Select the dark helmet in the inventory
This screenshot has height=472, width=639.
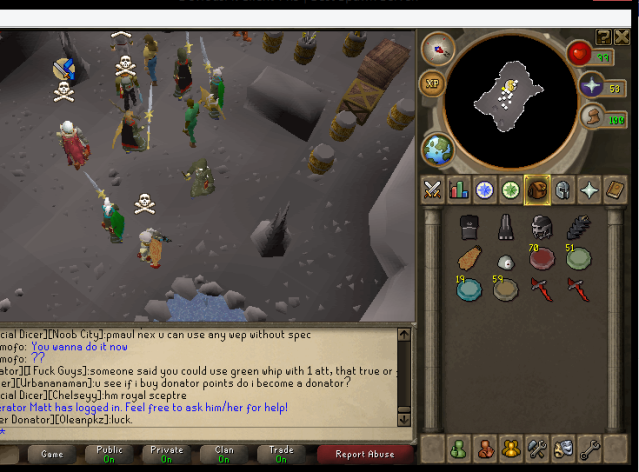click(543, 226)
